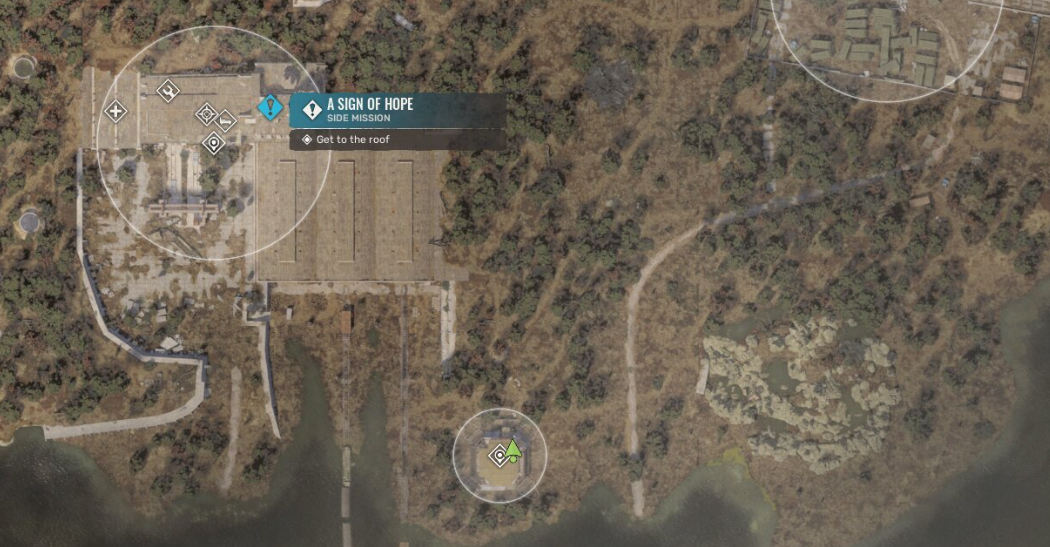Select the location pin beside the green arrow

(499, 456)
